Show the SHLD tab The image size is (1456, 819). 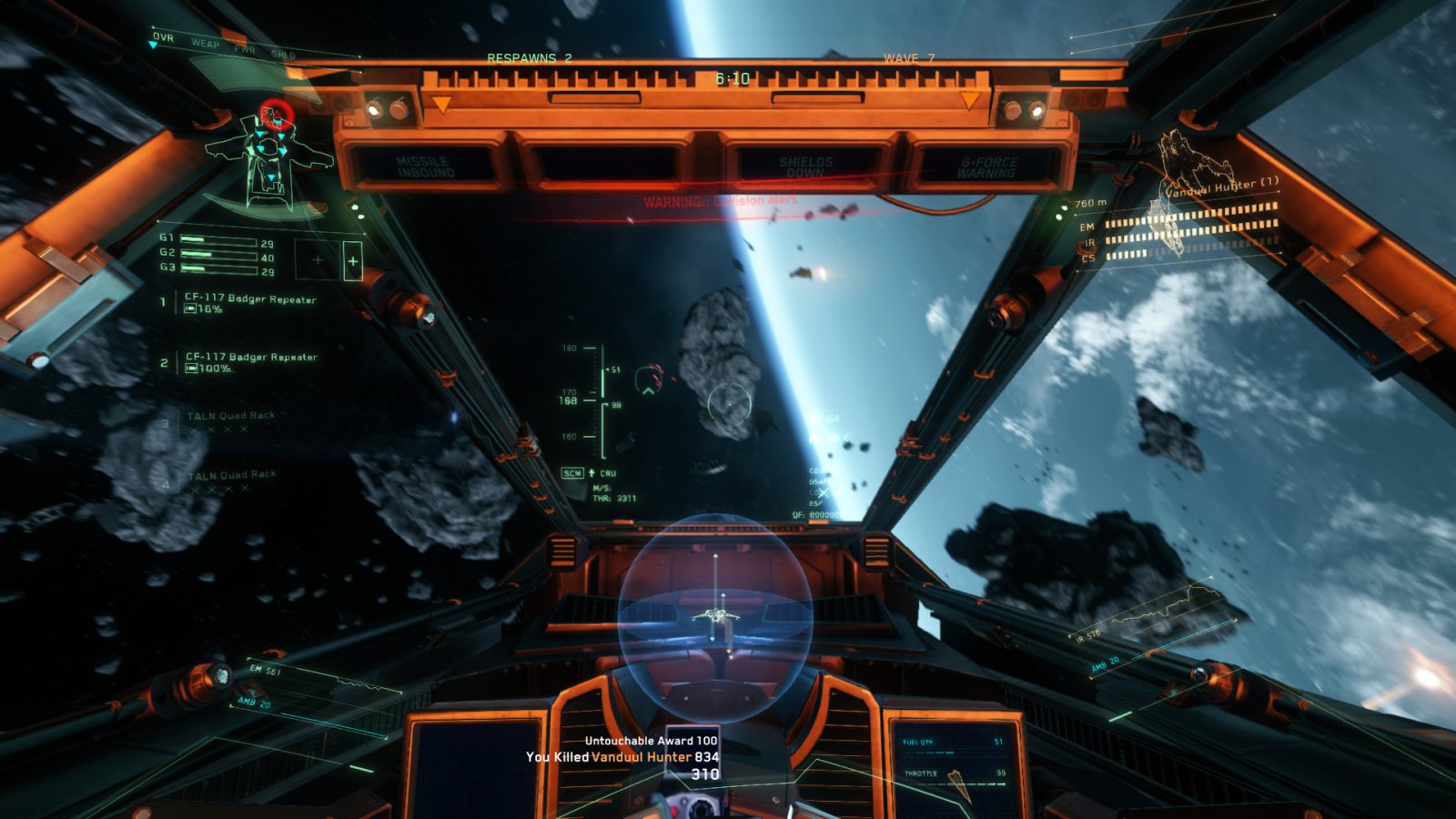pyautogui.click(x=283, y=55)
